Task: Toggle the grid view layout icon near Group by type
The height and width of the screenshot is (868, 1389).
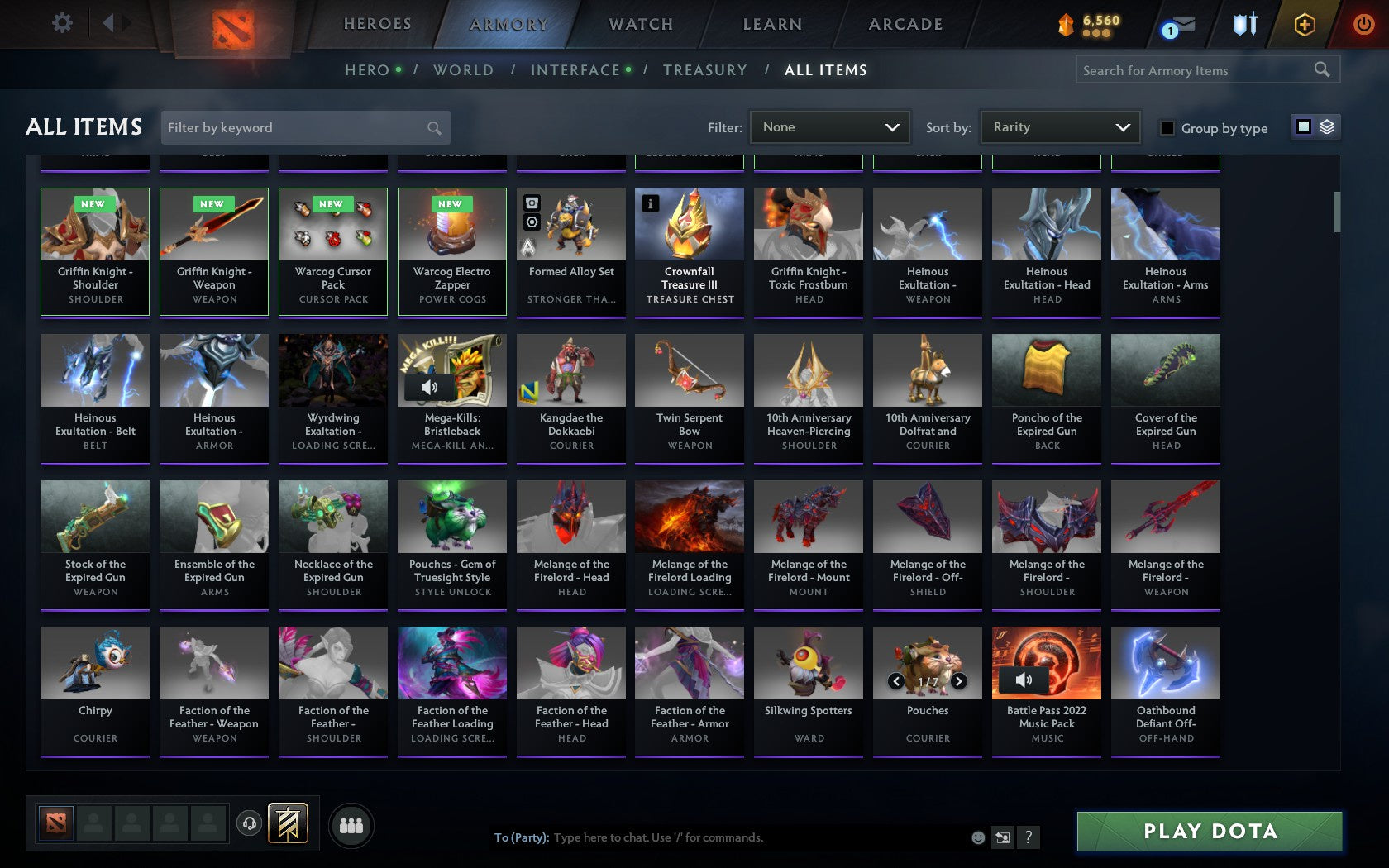Action: (1301, 127)
